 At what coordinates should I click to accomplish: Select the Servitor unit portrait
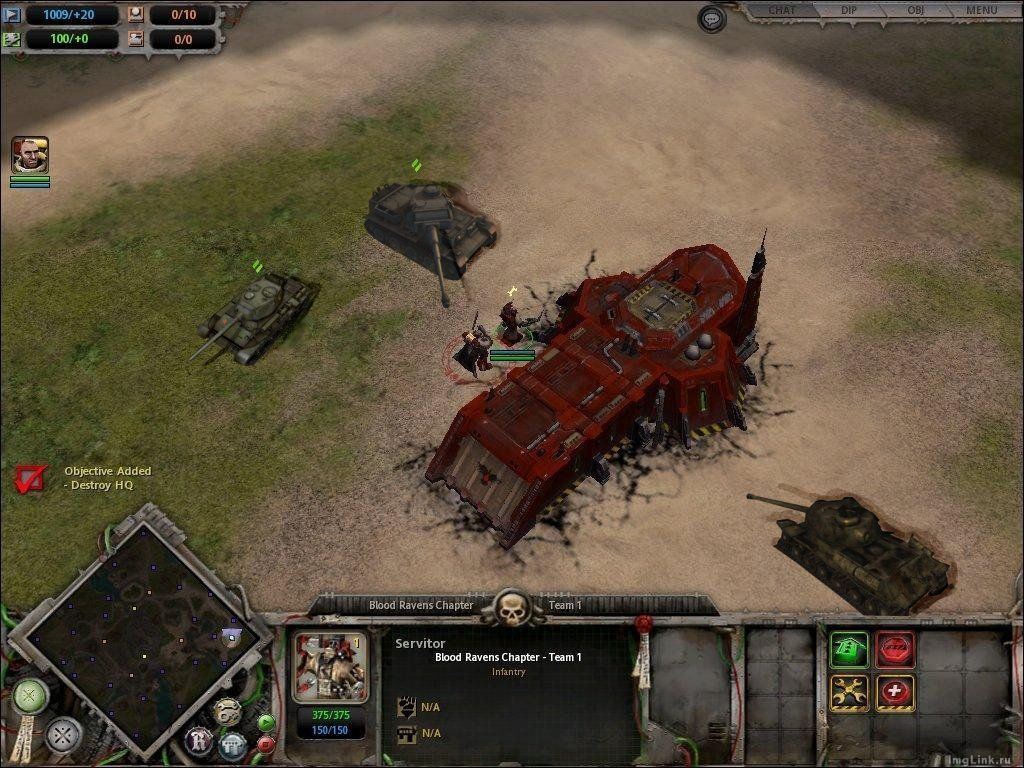[330, 667]
